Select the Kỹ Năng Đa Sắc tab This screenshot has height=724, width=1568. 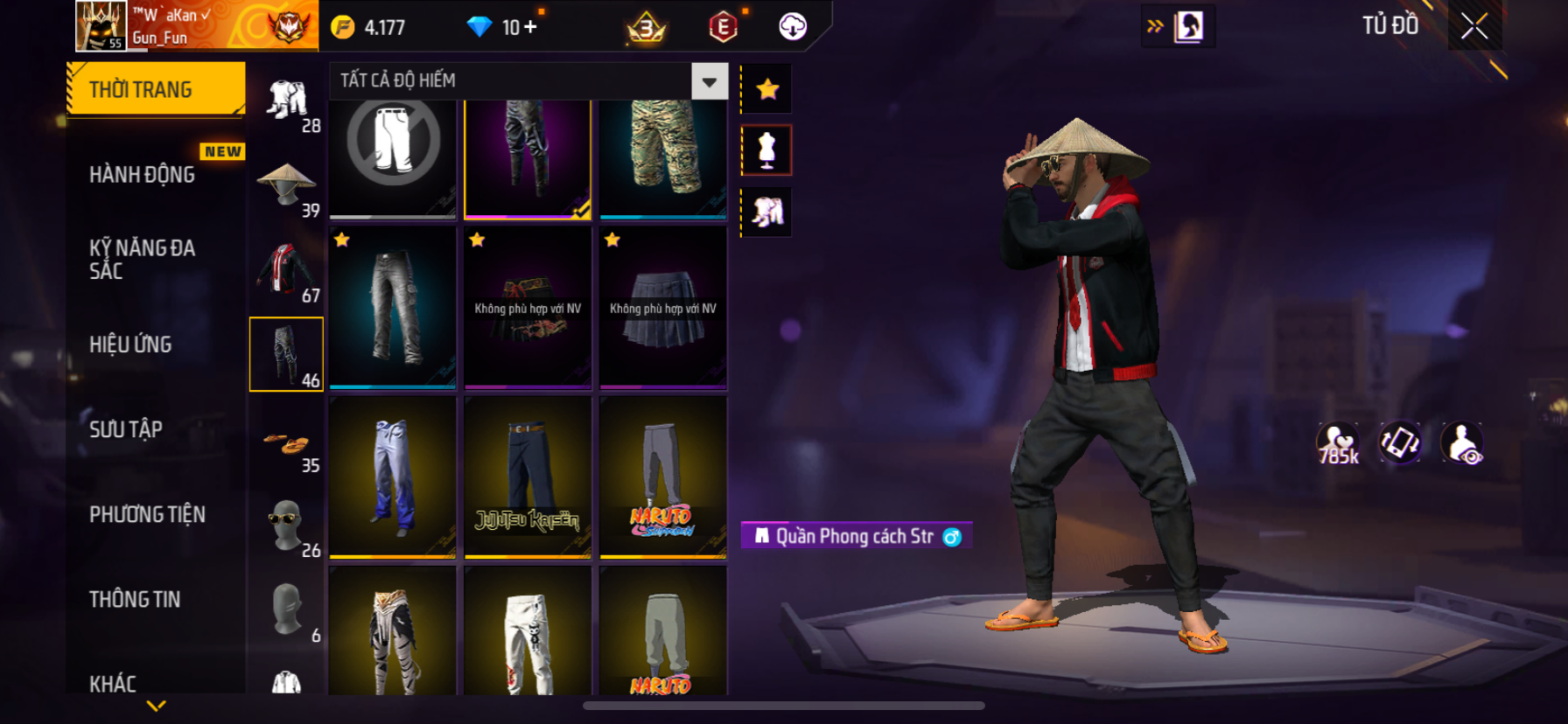142,259
